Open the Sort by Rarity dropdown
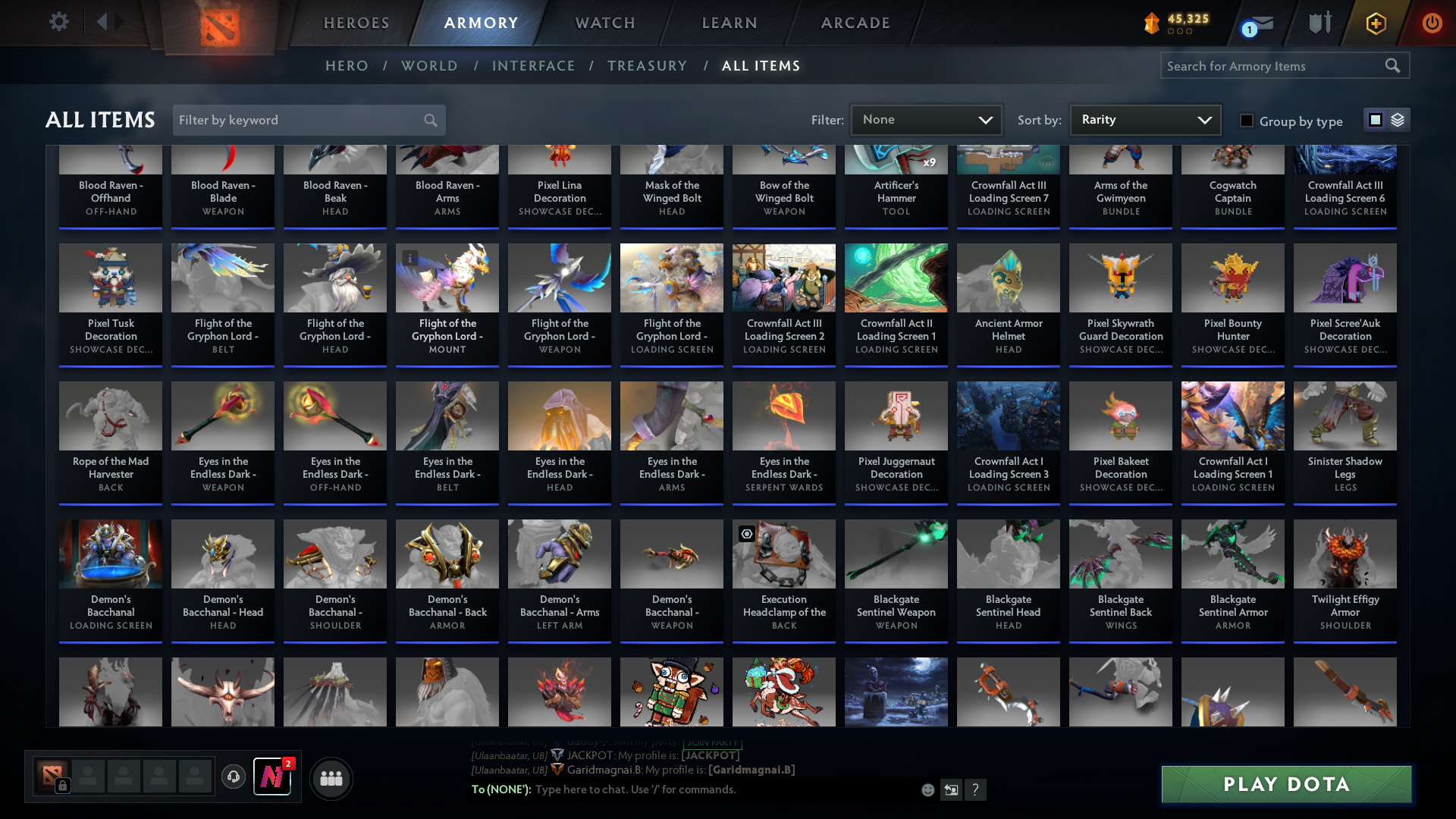Screen dimensions: 1456x819 click(1144, 119)
